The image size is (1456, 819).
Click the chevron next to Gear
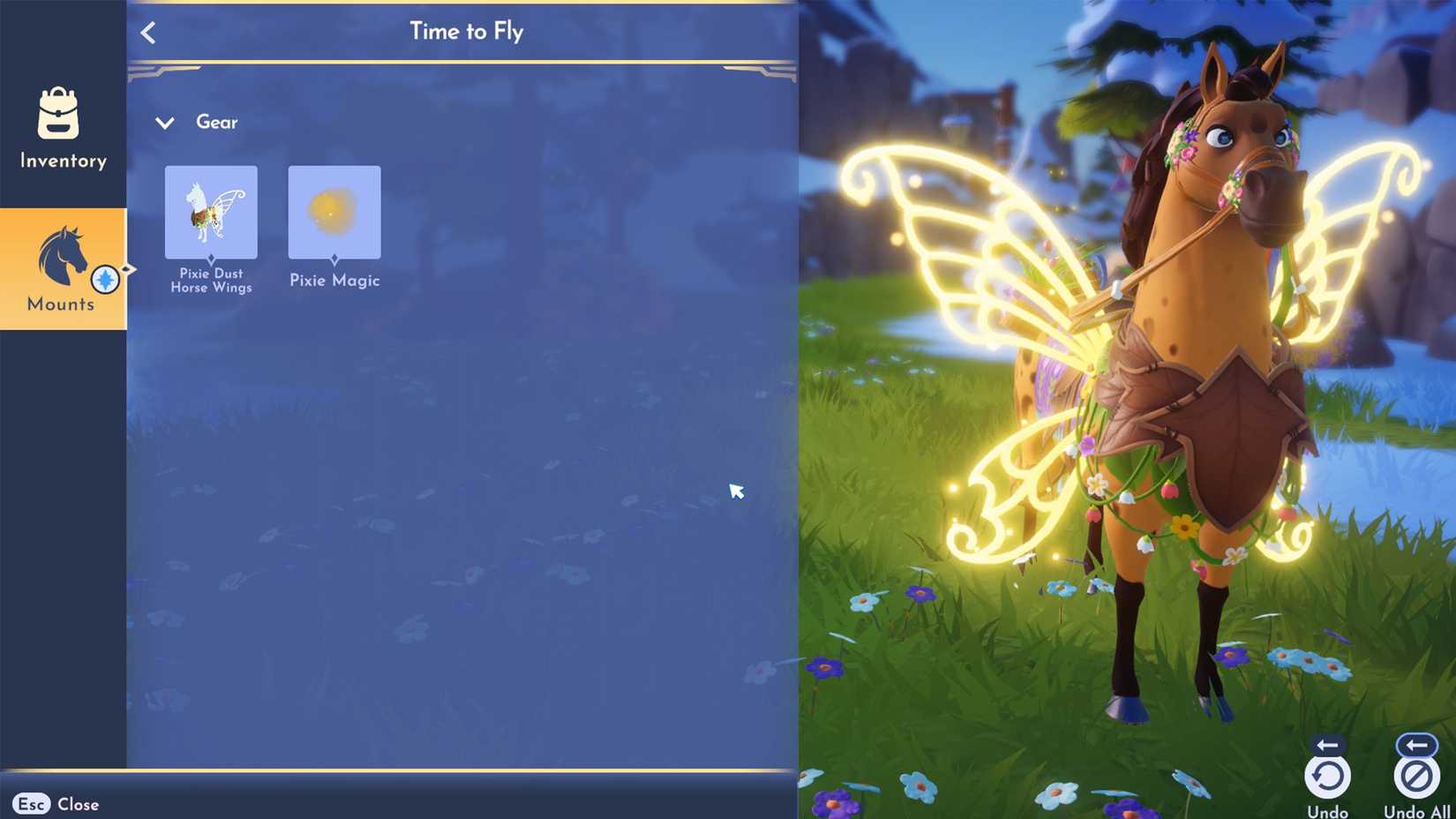pyautogui.click(x=164, y=123)
